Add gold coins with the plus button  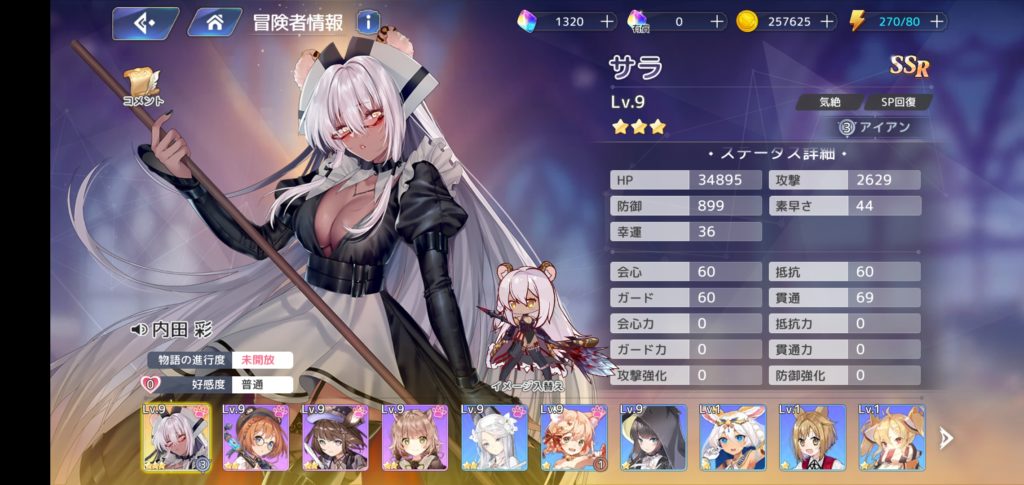point(829,21)
